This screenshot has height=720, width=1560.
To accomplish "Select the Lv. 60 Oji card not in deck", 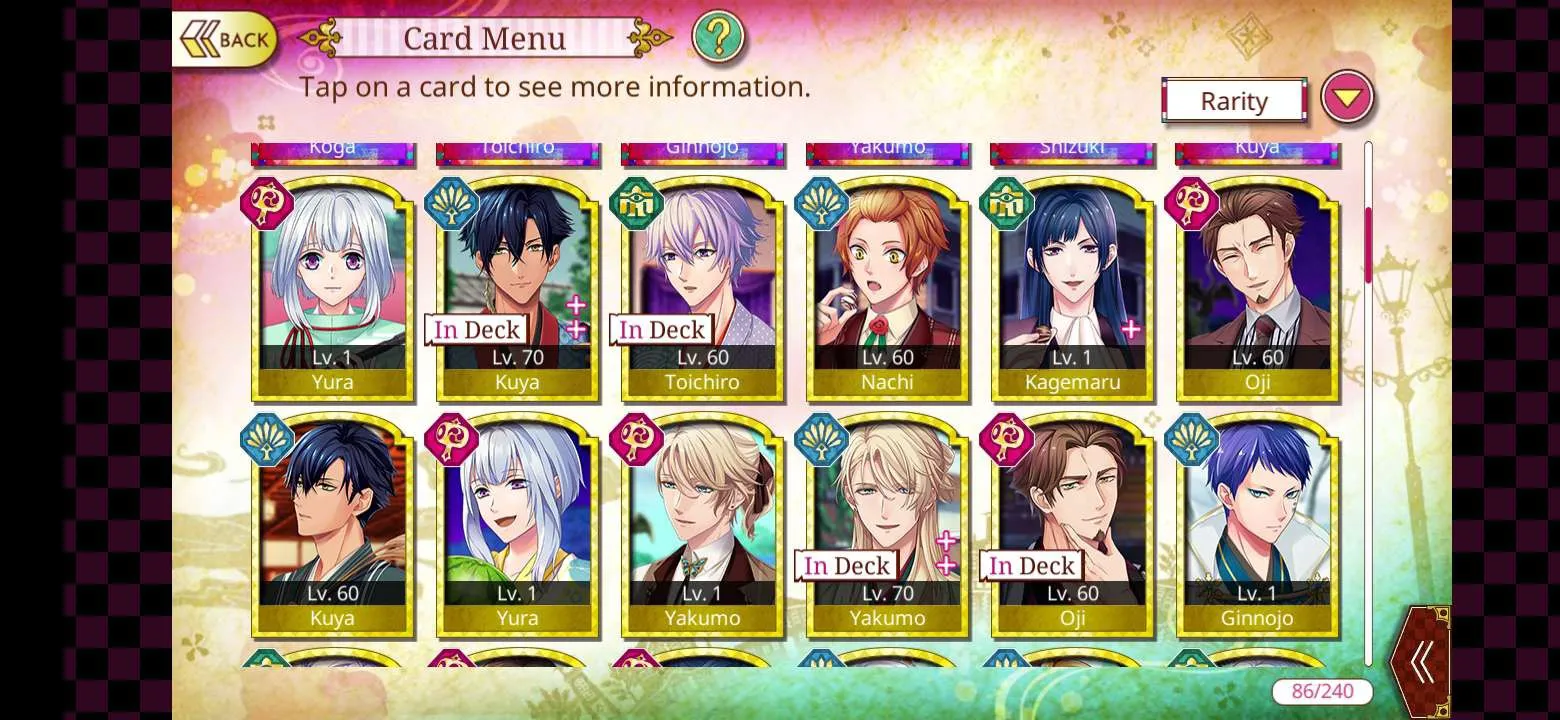I will [1257, 288].
